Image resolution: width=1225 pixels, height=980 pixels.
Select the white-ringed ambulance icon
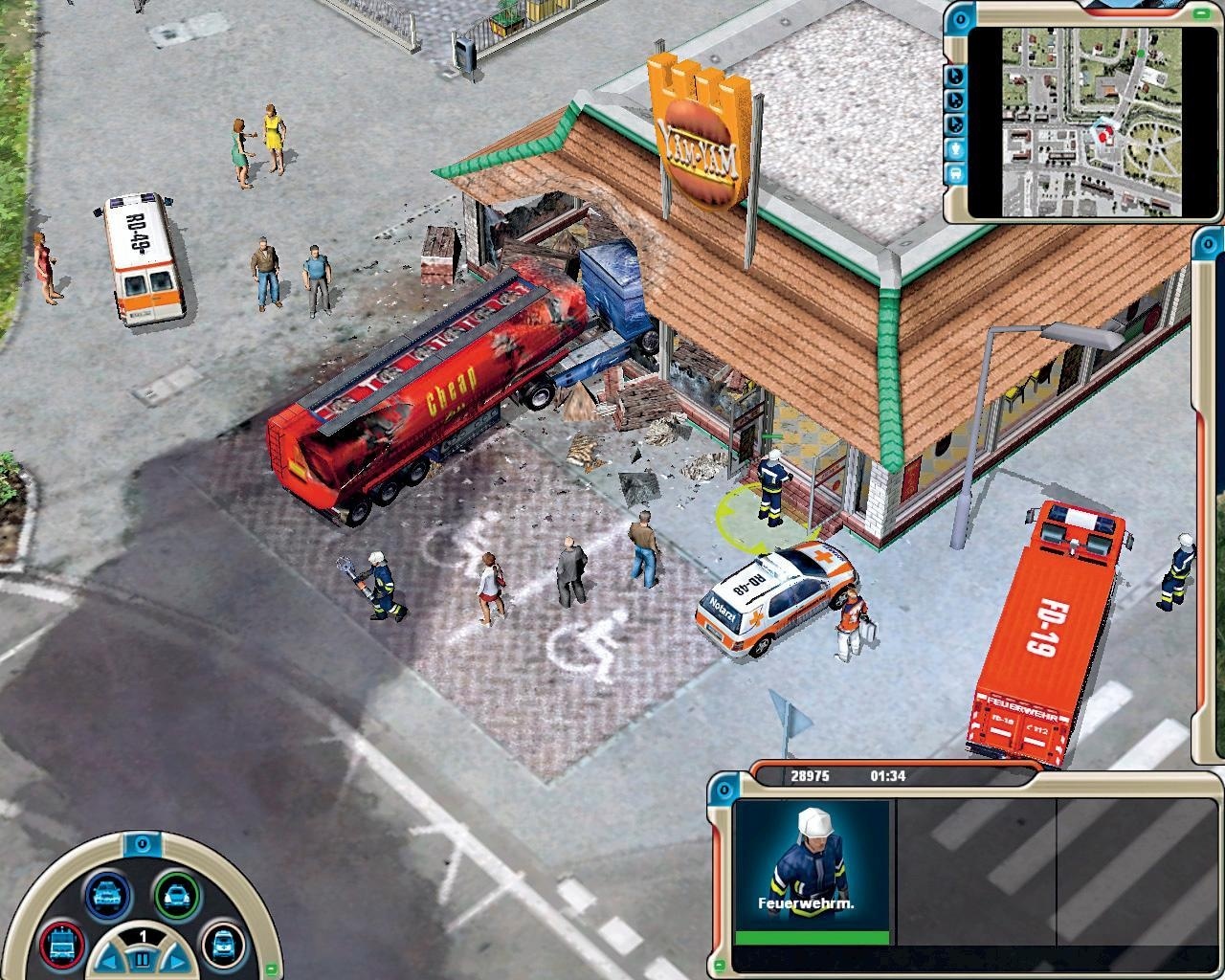[x=222, y=947]
